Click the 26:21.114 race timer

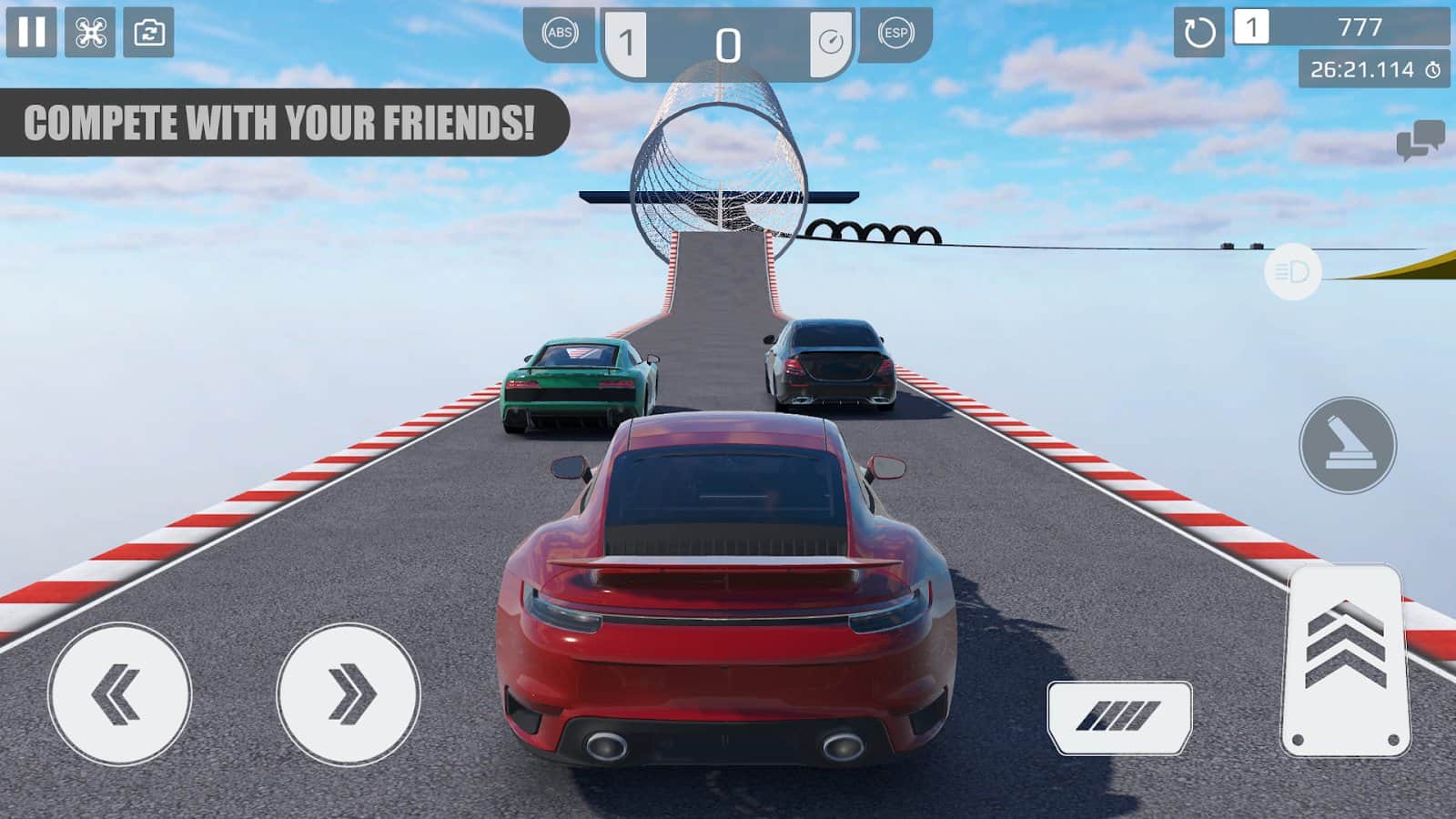(x=1357, y=66)
